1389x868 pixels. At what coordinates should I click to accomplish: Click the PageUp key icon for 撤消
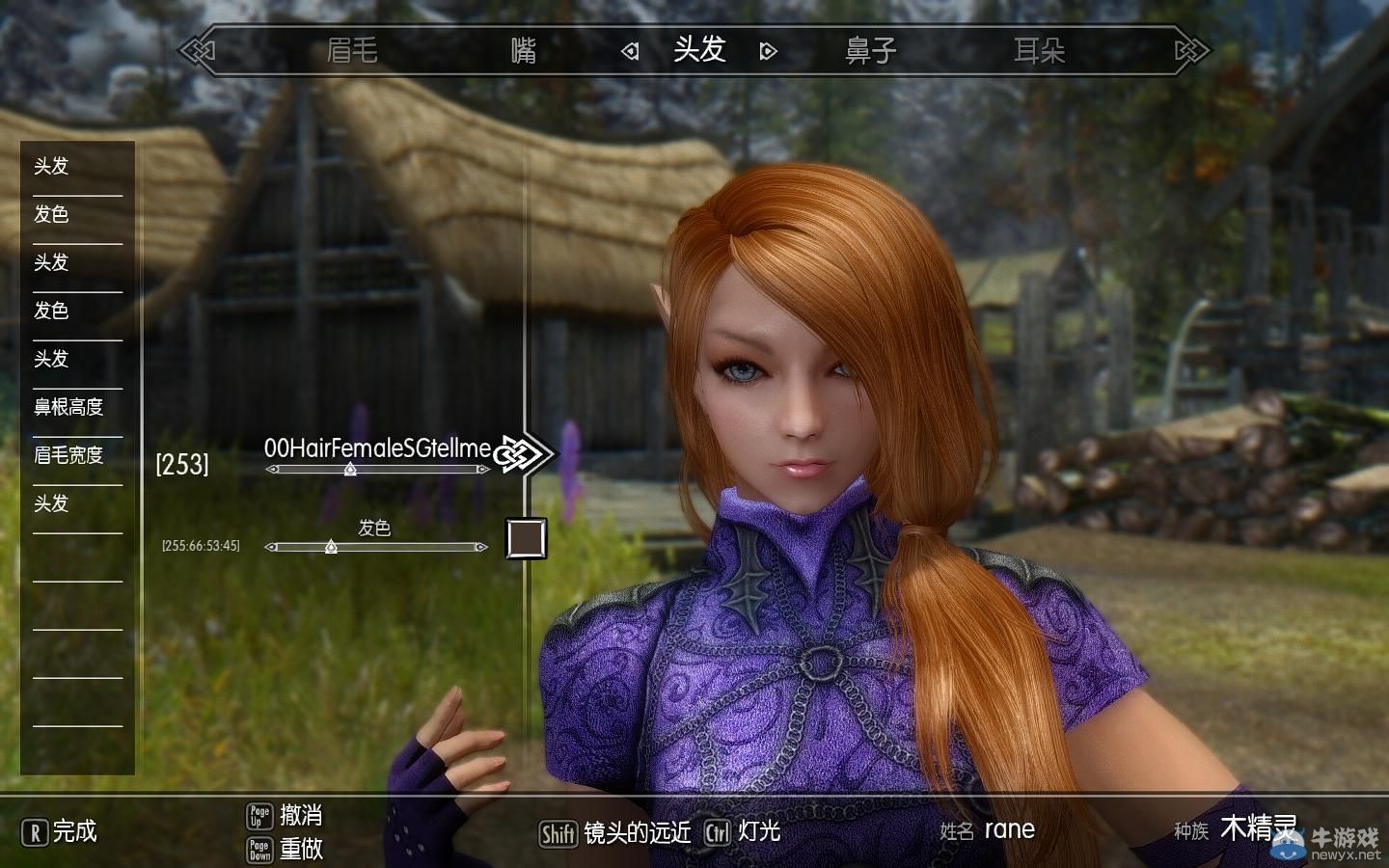(x=259, y=817)
